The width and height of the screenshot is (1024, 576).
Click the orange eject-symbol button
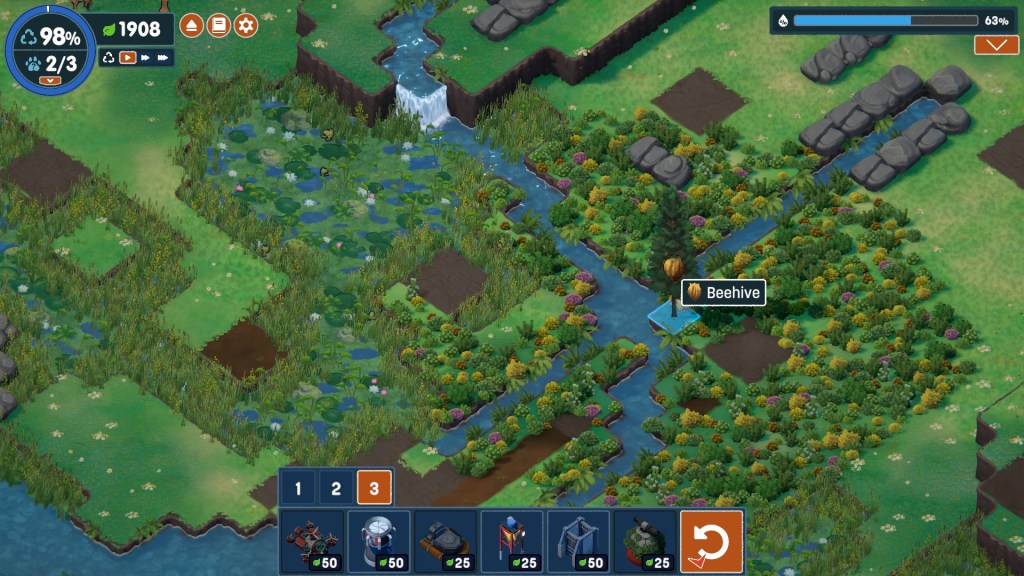pyautogui.click(x=192, y=26)
